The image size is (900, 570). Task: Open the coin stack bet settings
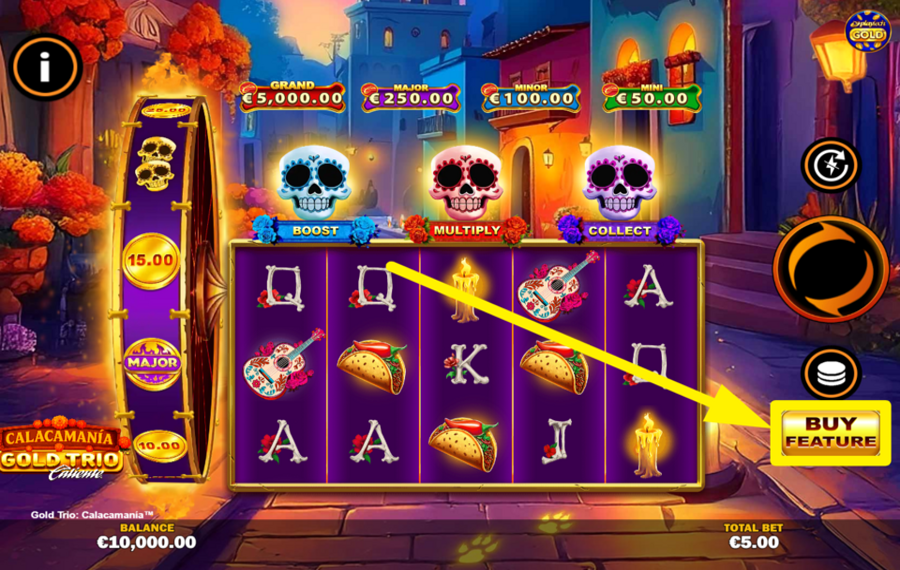coord(831,373)
